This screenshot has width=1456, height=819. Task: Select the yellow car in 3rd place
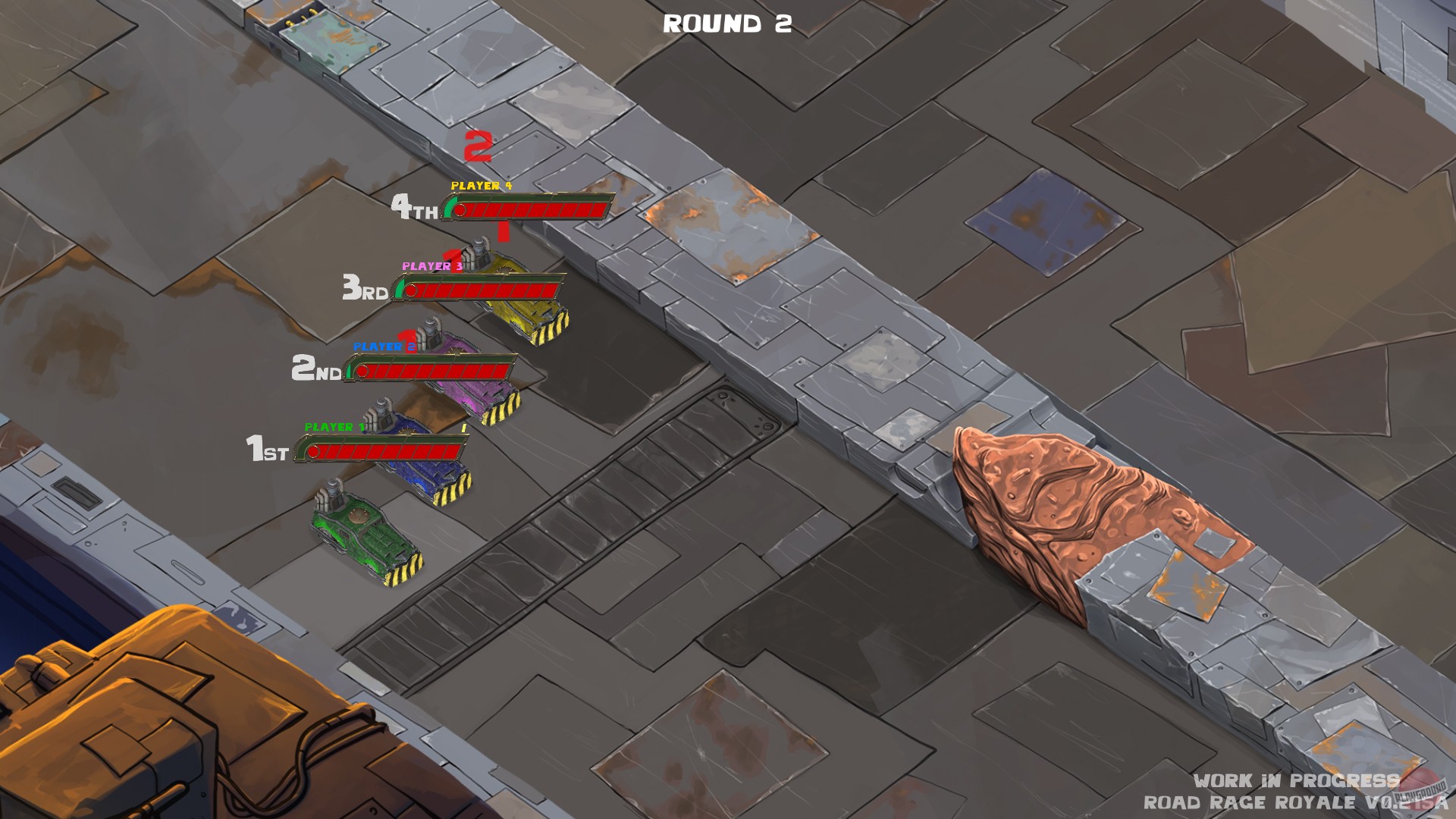point(523,311)
